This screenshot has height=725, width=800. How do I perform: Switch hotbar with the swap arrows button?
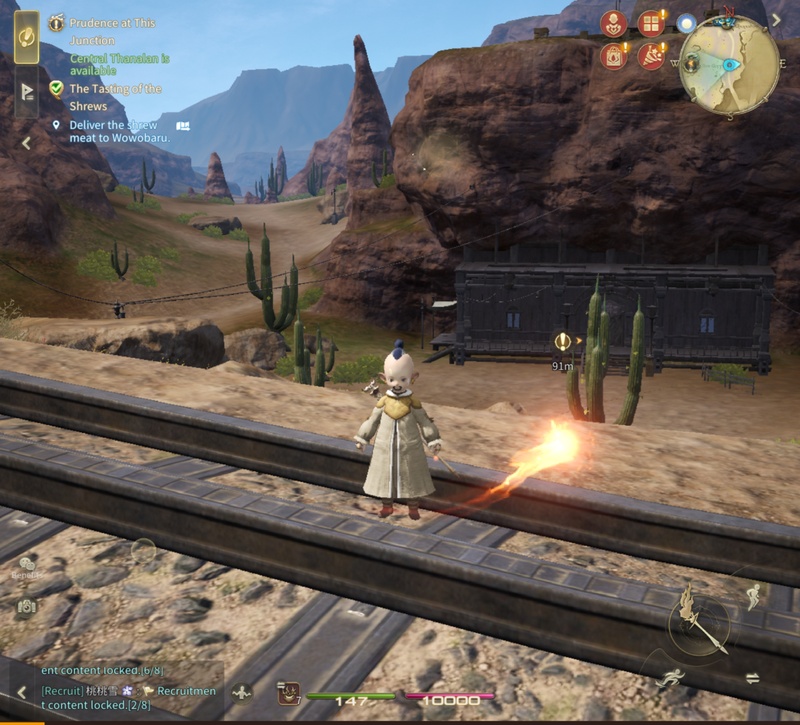[752, 678]
